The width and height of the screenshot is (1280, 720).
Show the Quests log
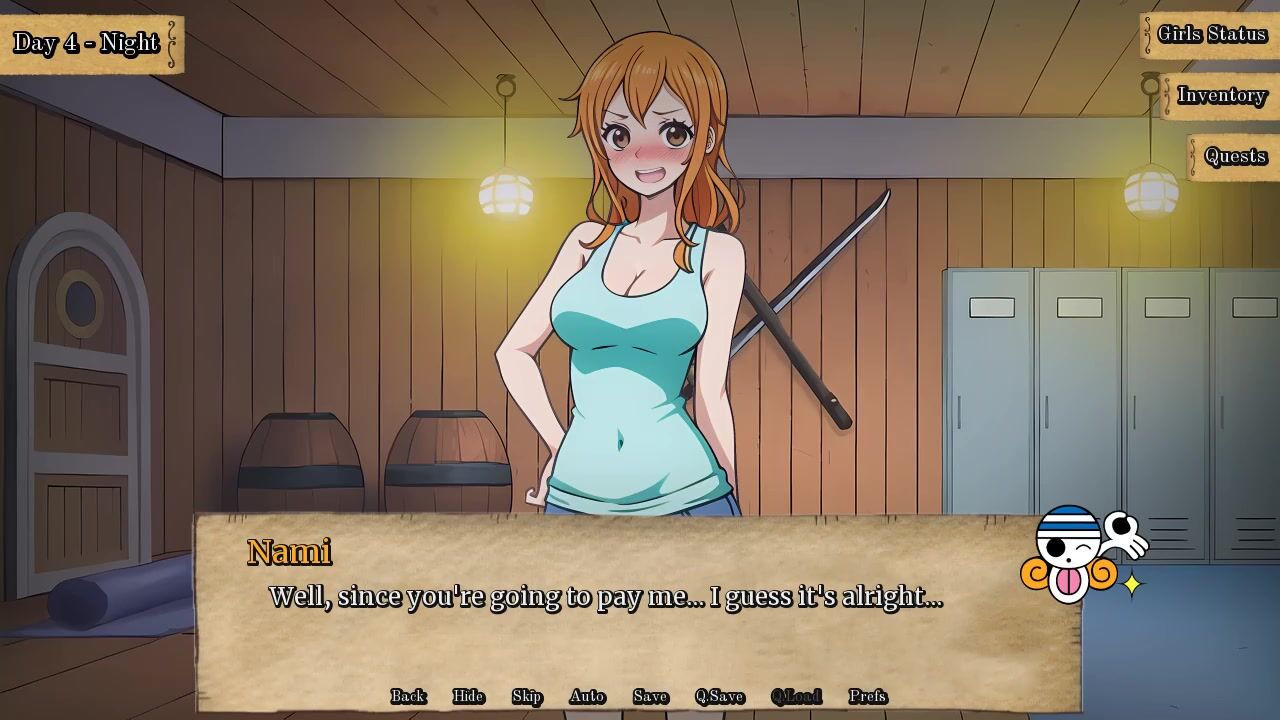coord(1235,157)
